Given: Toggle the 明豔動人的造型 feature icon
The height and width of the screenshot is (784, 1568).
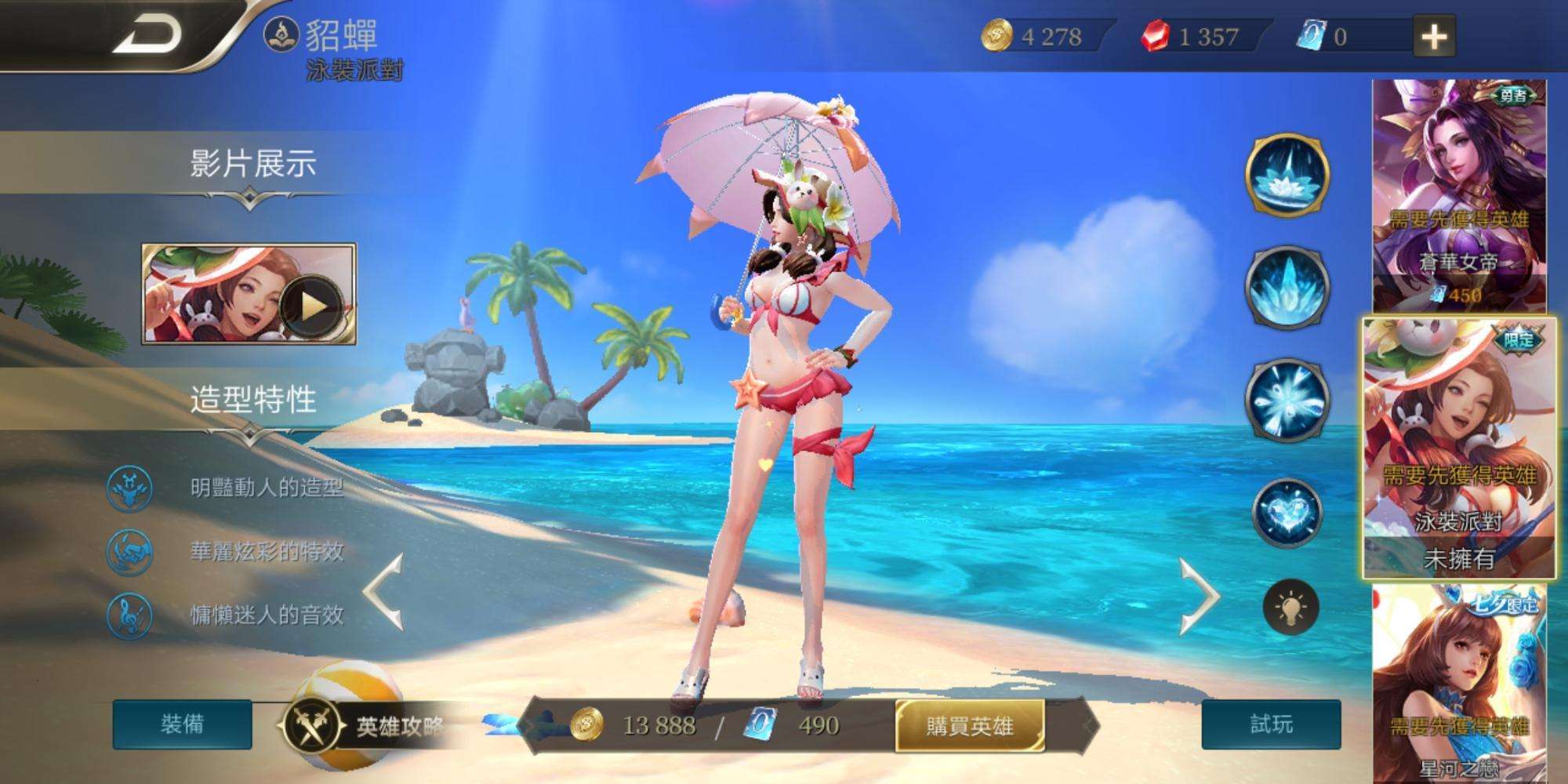Looking at the screenshot, I should (129, 486).
